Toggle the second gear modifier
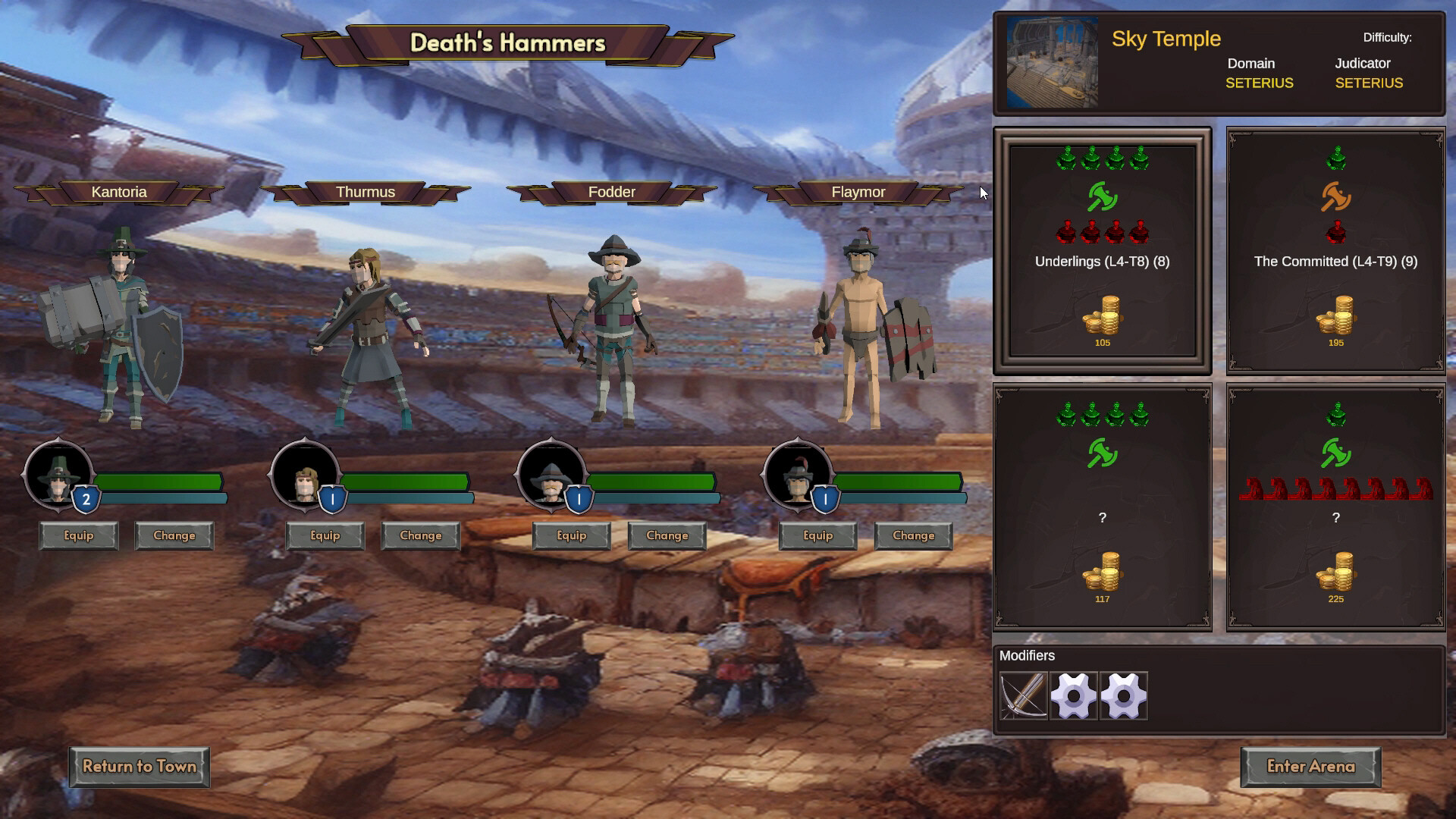Screen dimensions: 1456x819 pyautogui.click(x=1122, y=695)
